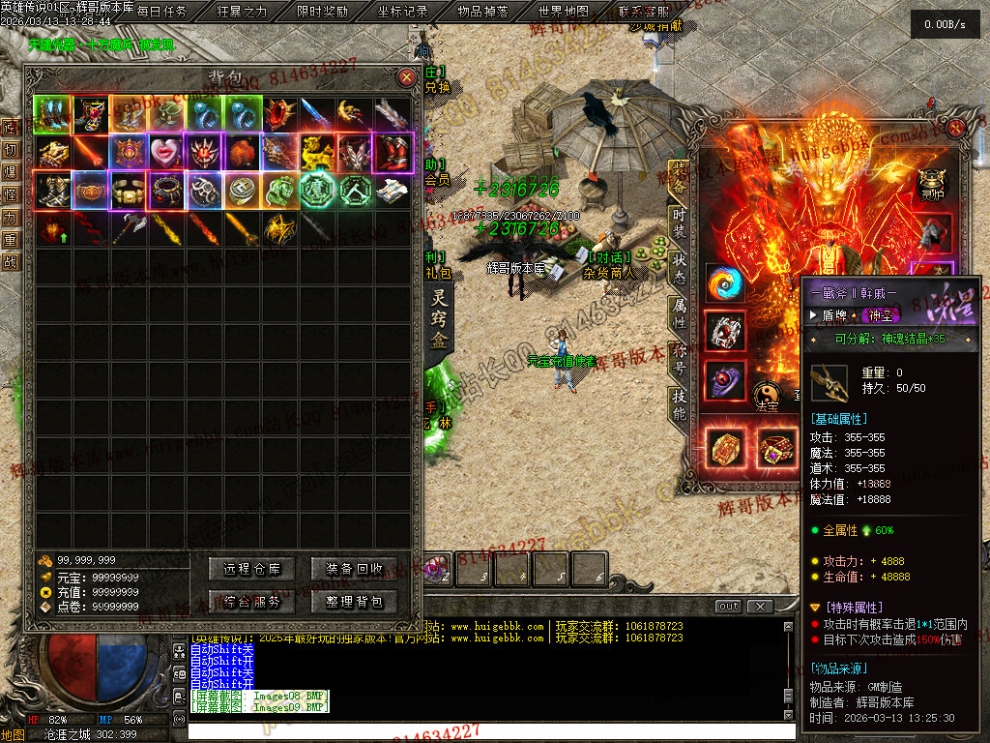This screenshot has width=990, height=743.
Task: Switch to the 属性 attributes tab
Action: (x=679, y=313)
